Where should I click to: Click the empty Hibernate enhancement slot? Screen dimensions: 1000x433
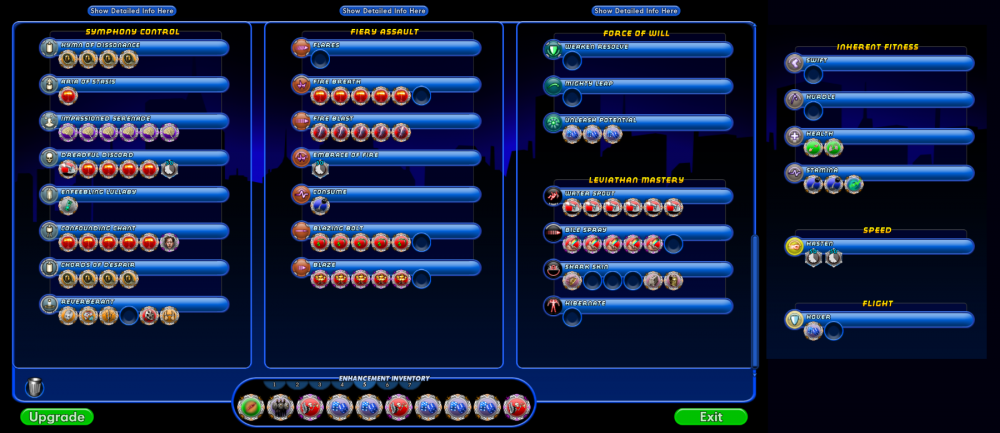(572, 317)
